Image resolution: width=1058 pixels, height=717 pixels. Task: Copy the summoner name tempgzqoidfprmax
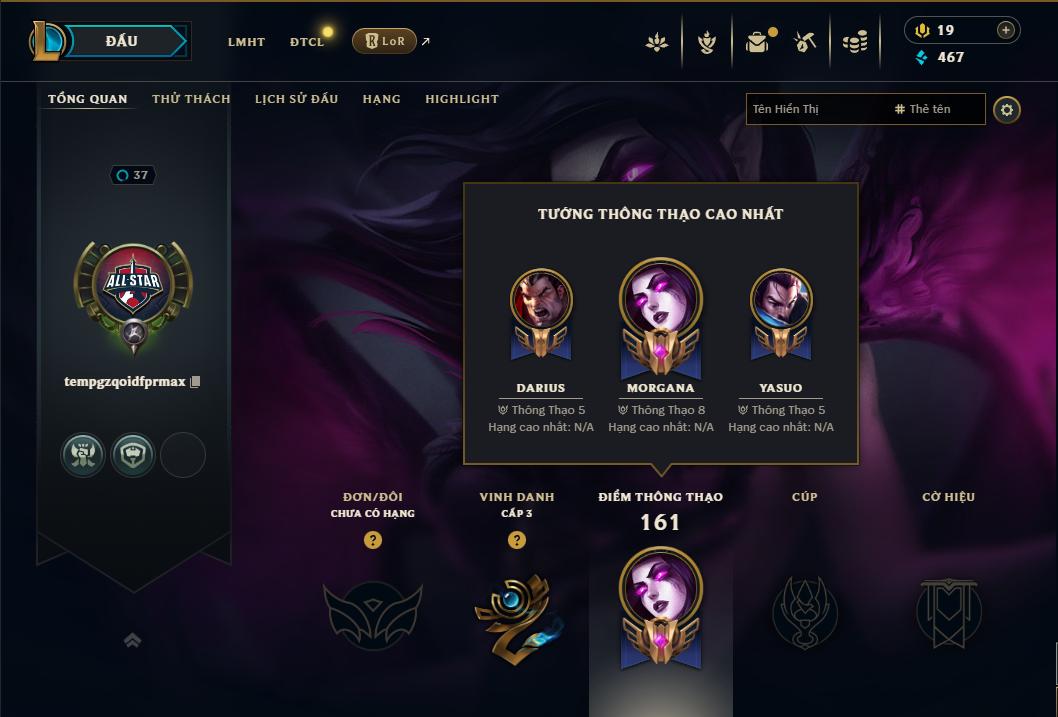tap(196, 382)
